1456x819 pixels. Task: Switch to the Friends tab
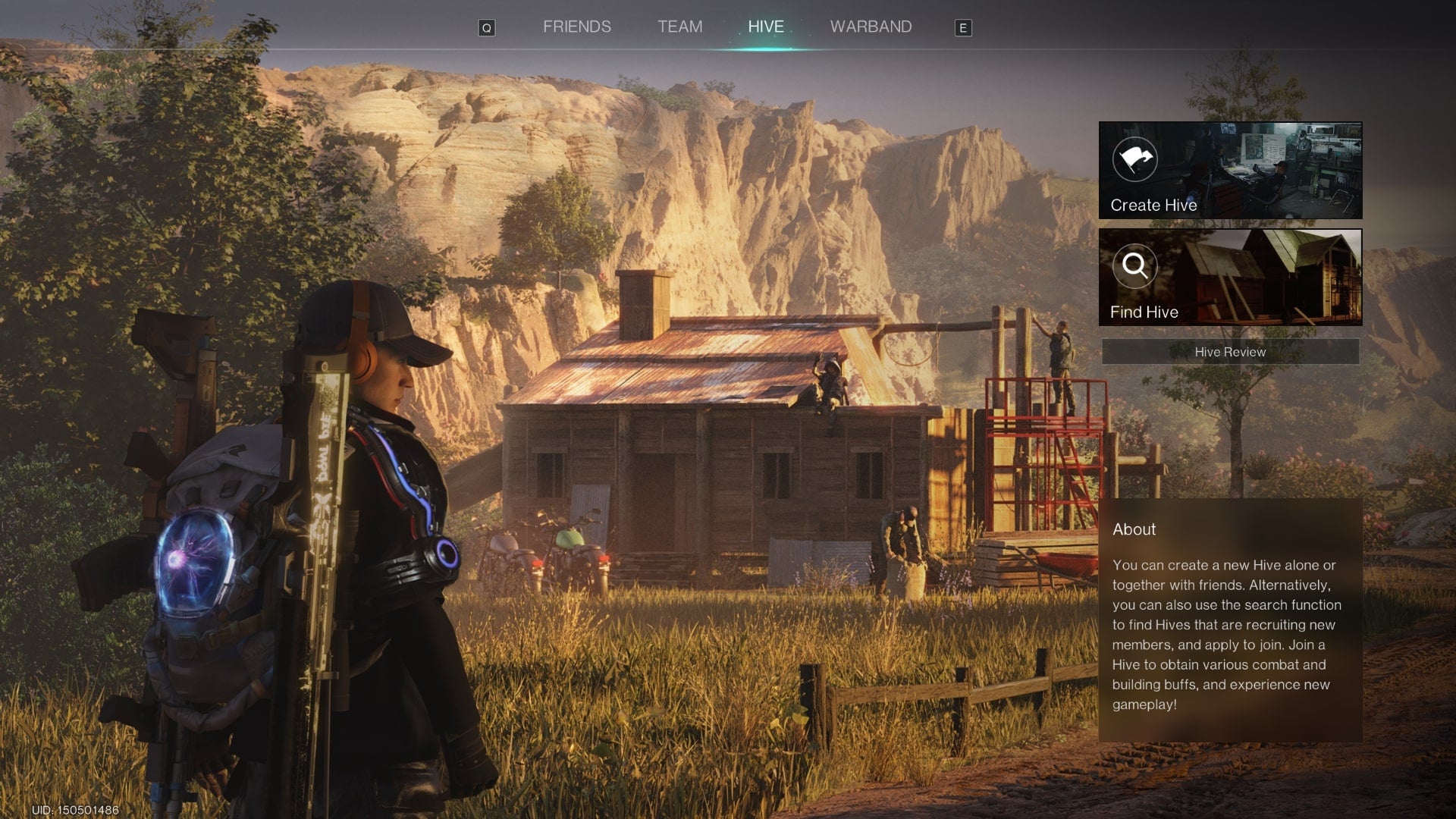click(576, 27)
